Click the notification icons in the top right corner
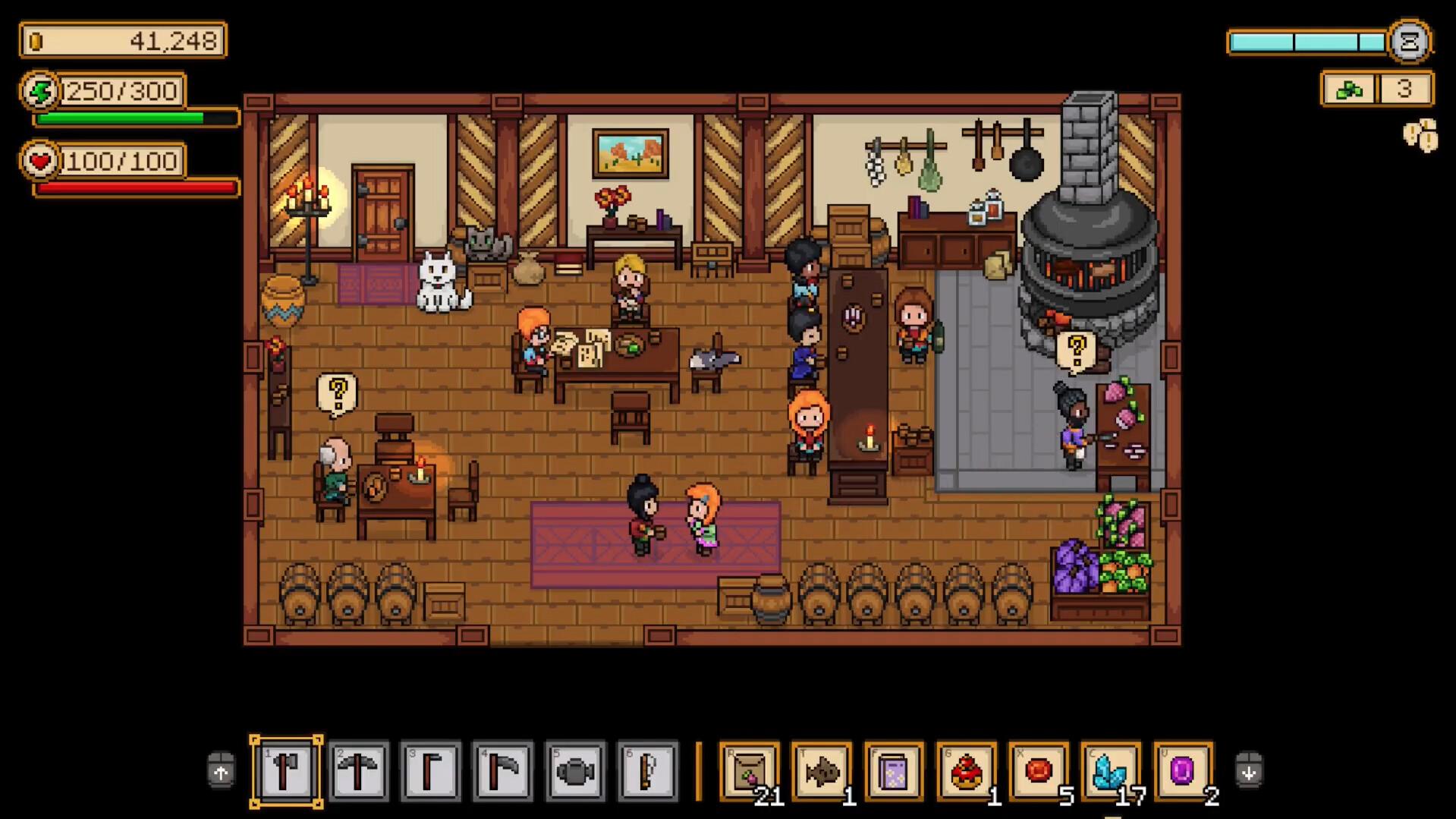1456x819 pixels. 1419,135
